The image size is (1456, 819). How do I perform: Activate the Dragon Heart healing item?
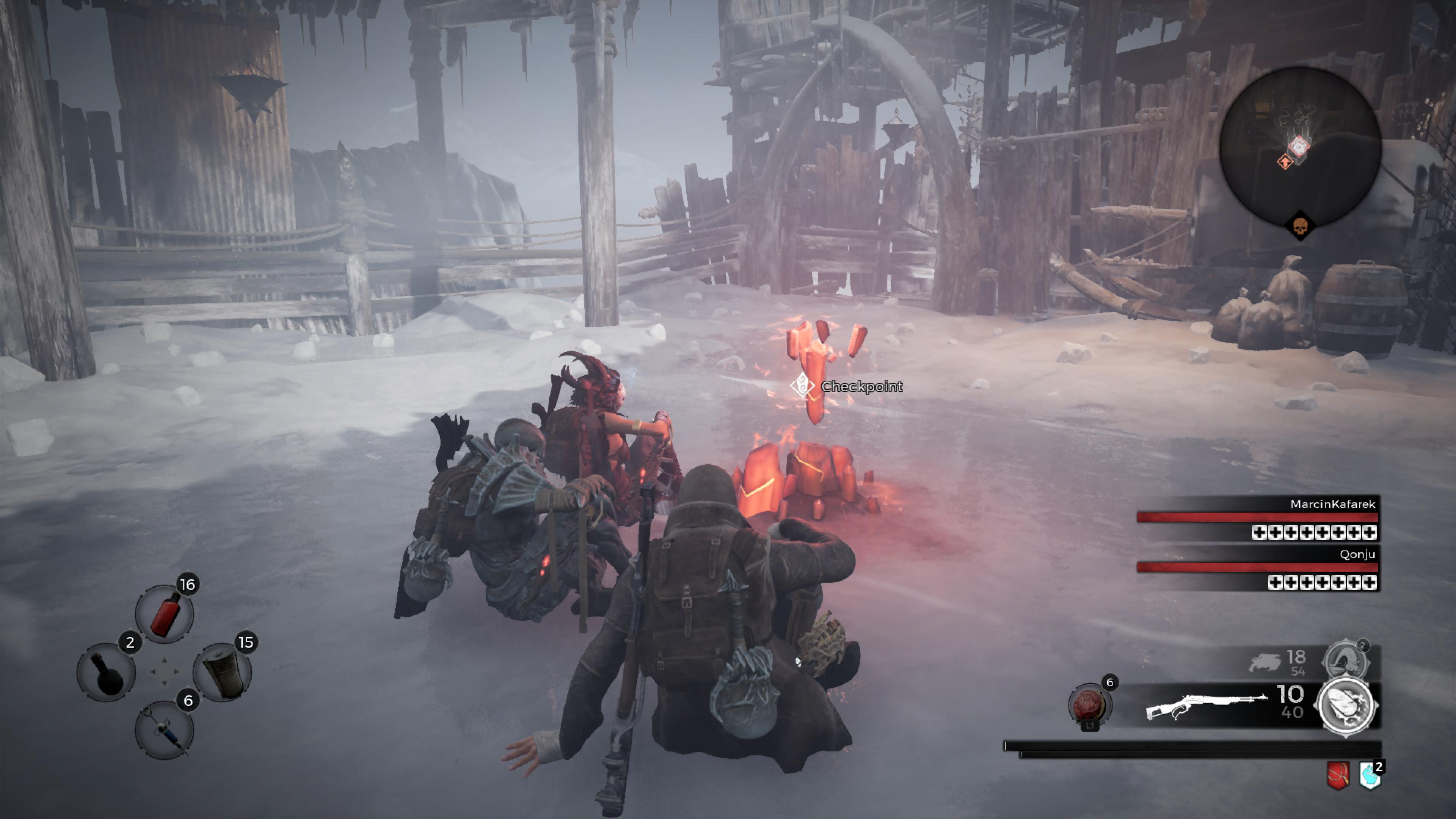[1089, 705]
